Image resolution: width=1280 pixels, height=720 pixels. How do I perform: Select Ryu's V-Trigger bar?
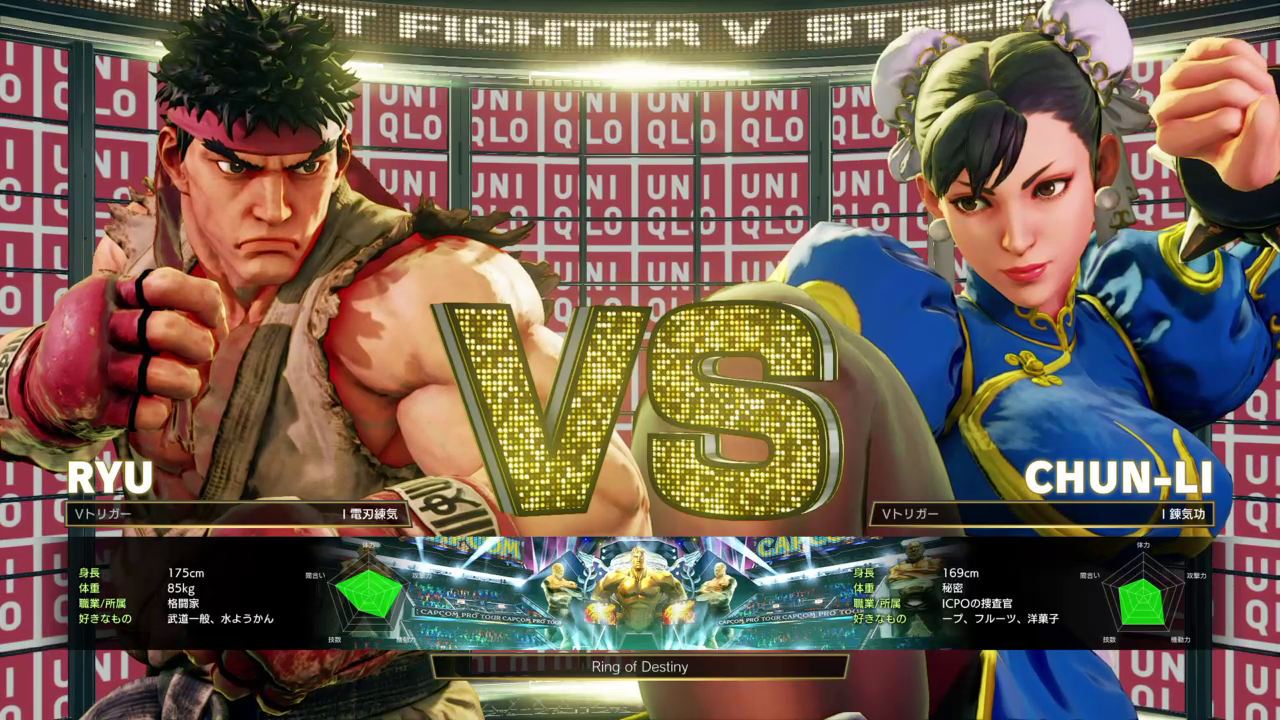pyautogui.click(x=238, y=514)
